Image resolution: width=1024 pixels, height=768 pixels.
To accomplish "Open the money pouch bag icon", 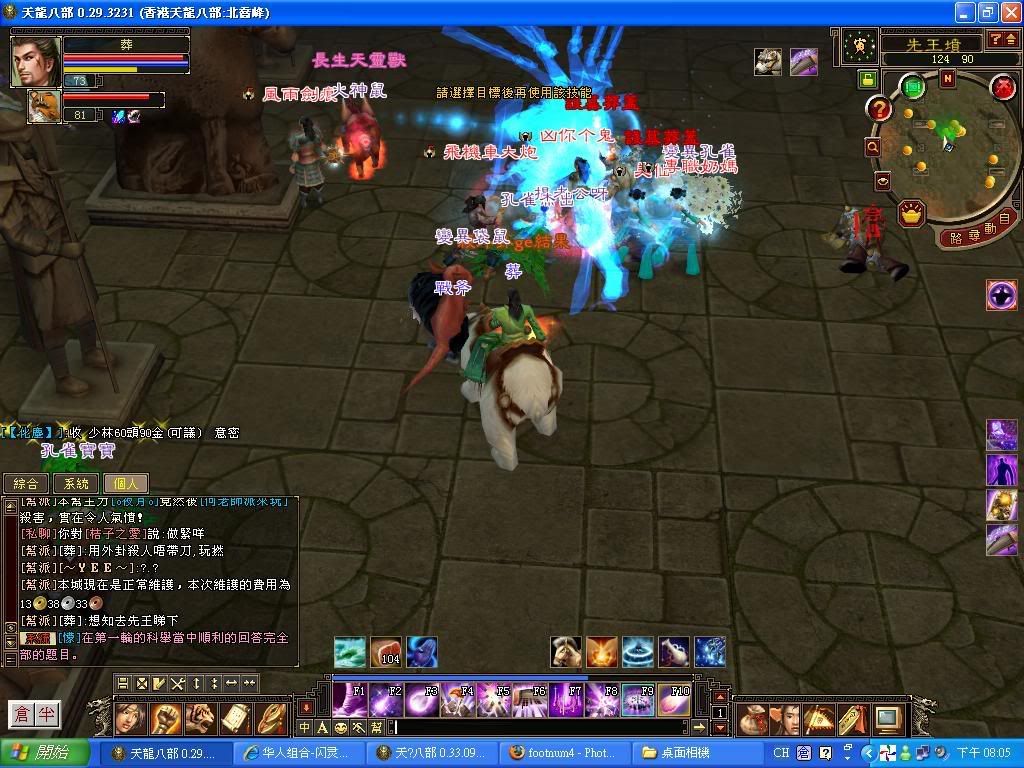I will [751, 718].
